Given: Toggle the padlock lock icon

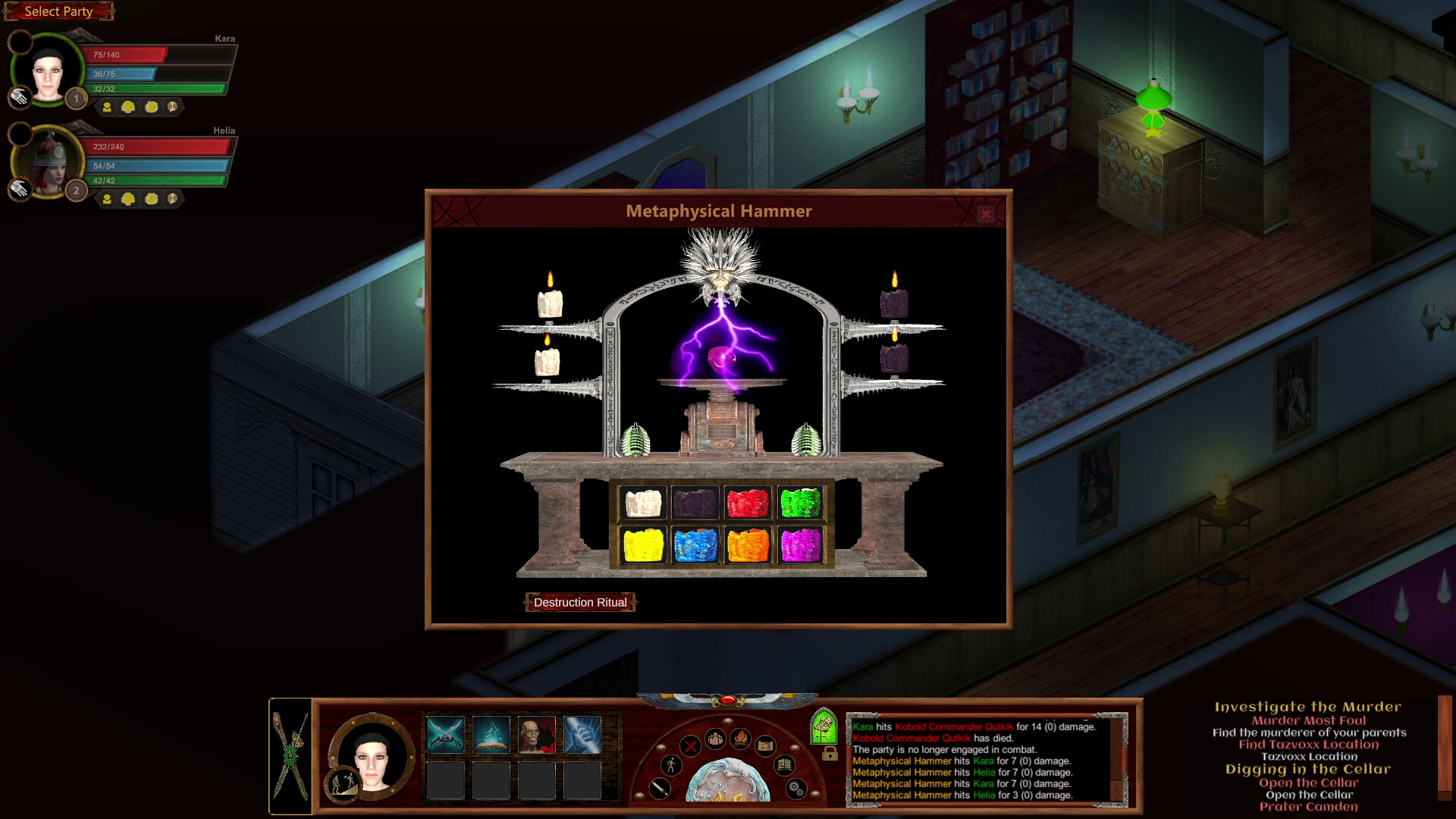Looking at the screenshot, I should coord(830,755).
